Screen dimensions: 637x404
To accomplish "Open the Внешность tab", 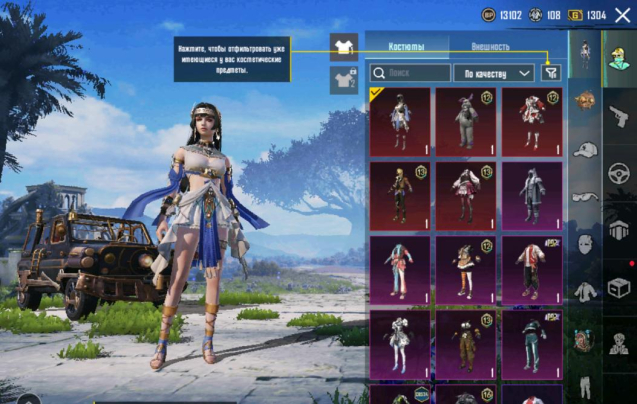I will point(490,46).
